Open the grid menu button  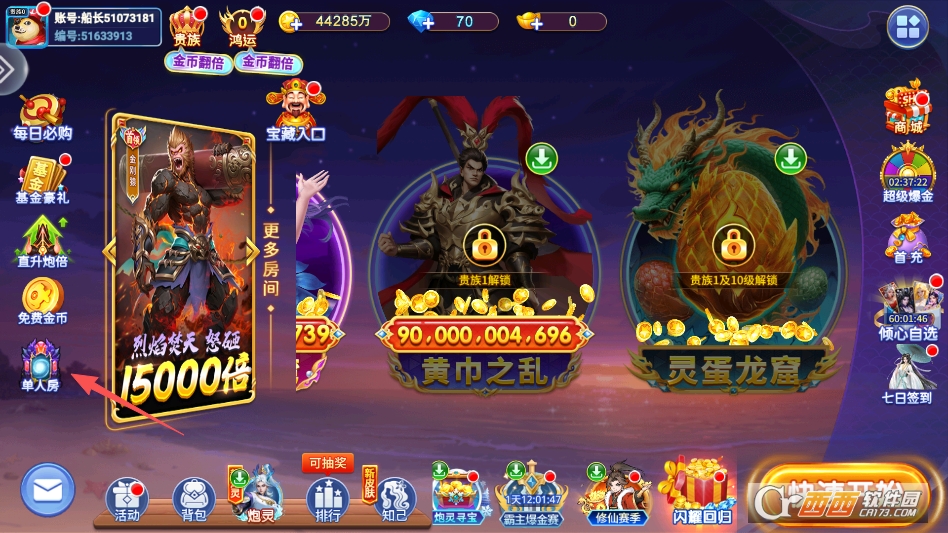point(909,27)
